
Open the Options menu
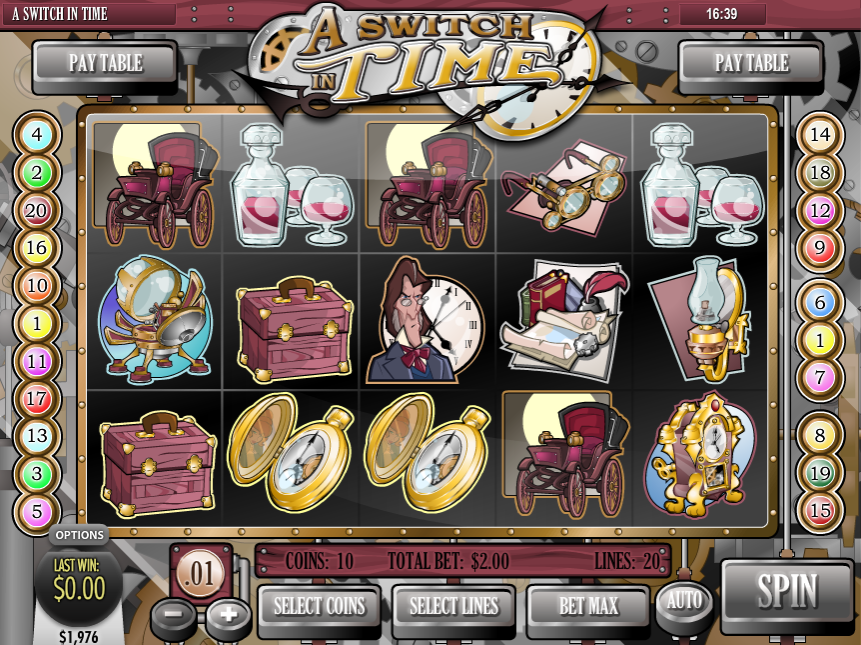coord(79,536)
